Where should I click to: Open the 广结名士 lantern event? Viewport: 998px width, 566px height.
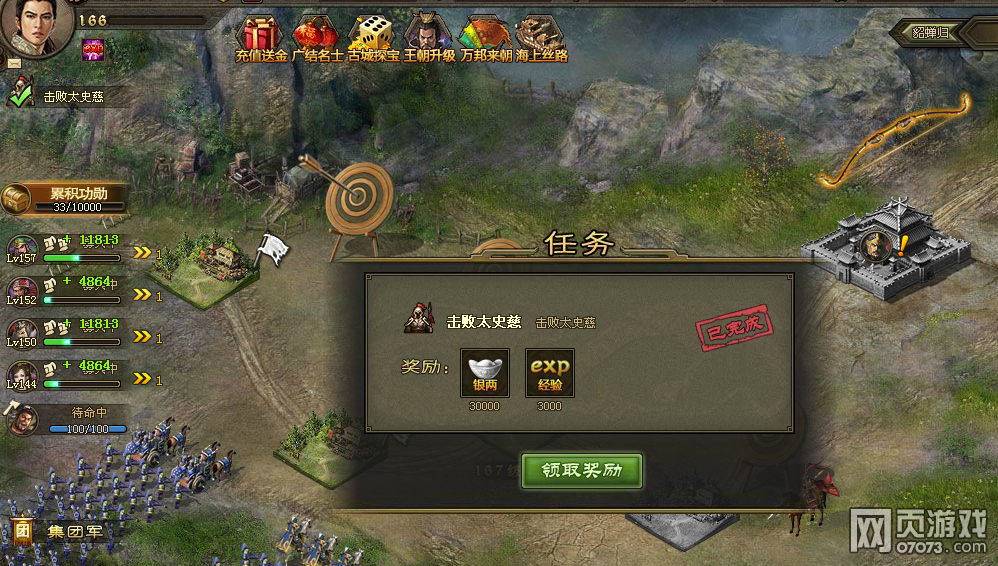(x=317, y=38)
